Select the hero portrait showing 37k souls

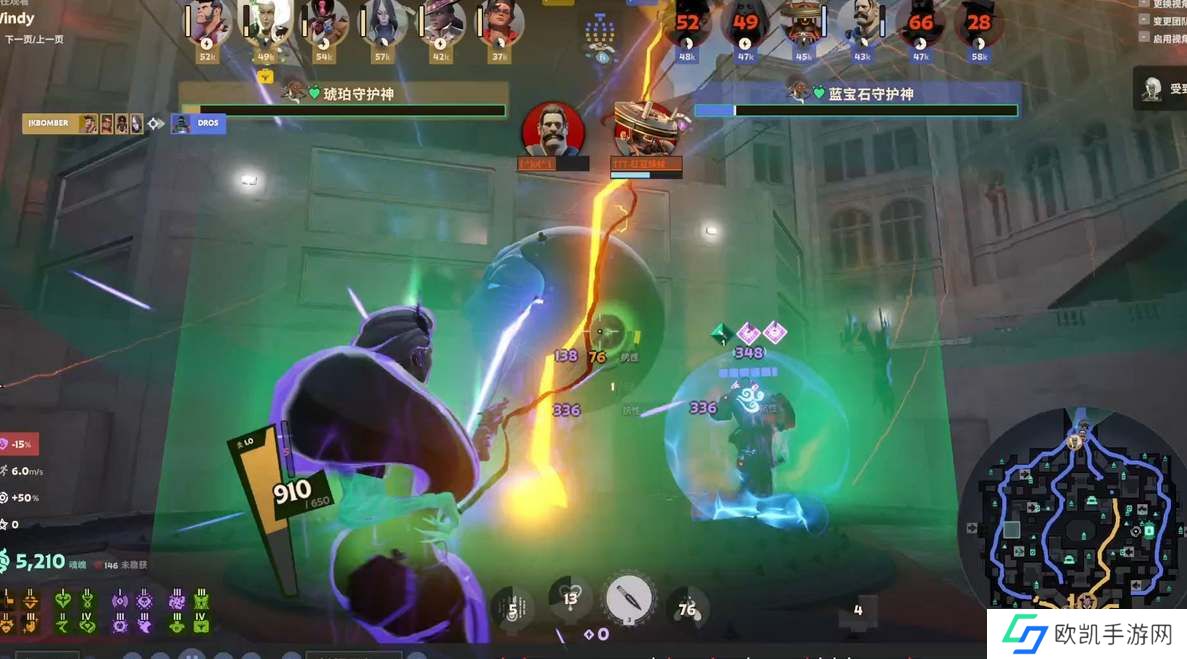[499, 22]
